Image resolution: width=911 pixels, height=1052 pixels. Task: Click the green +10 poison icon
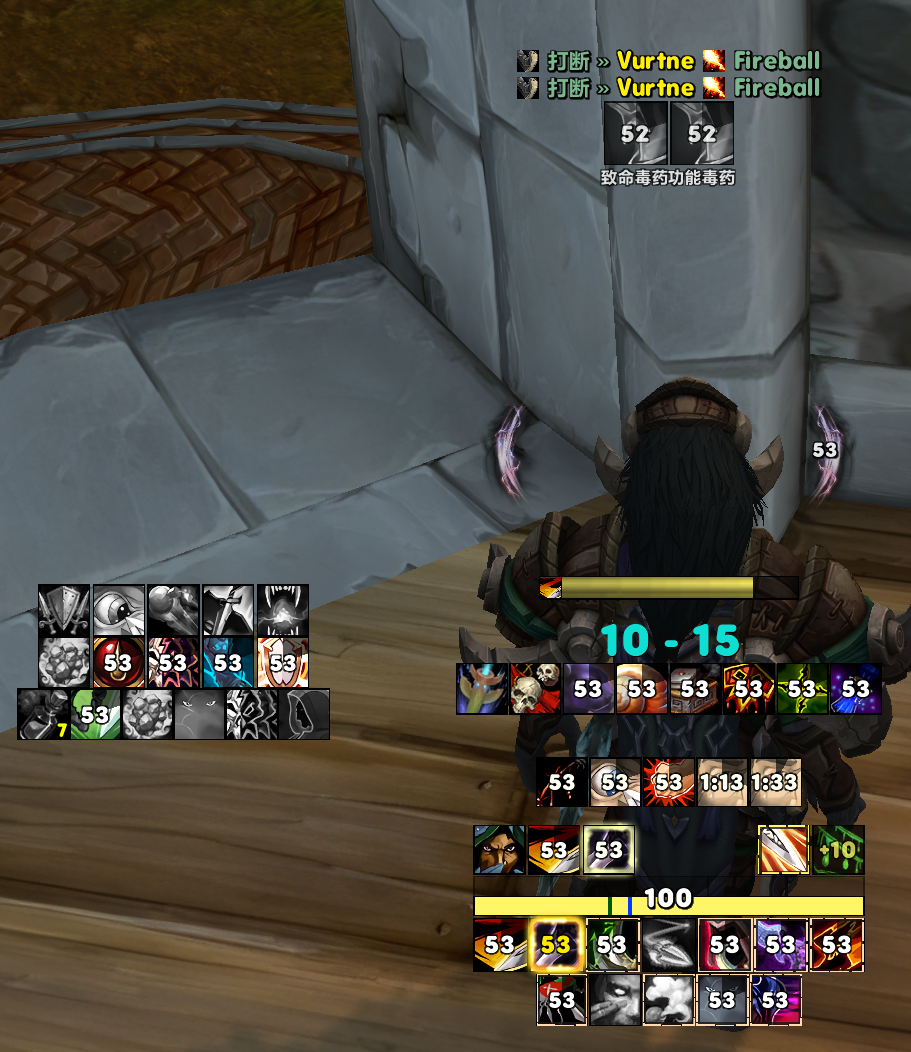(838, 850)
